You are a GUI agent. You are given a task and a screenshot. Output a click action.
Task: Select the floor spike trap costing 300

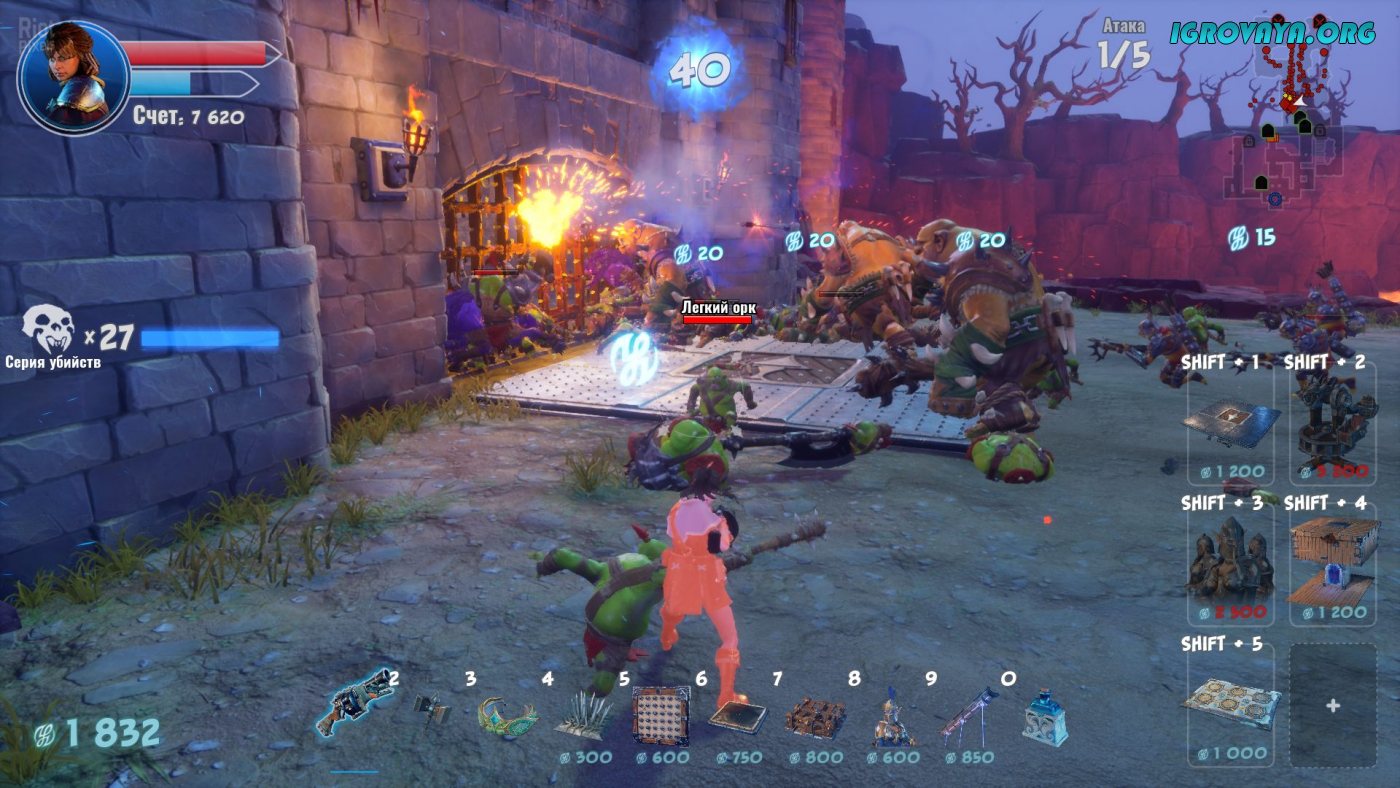pos(584,716)
